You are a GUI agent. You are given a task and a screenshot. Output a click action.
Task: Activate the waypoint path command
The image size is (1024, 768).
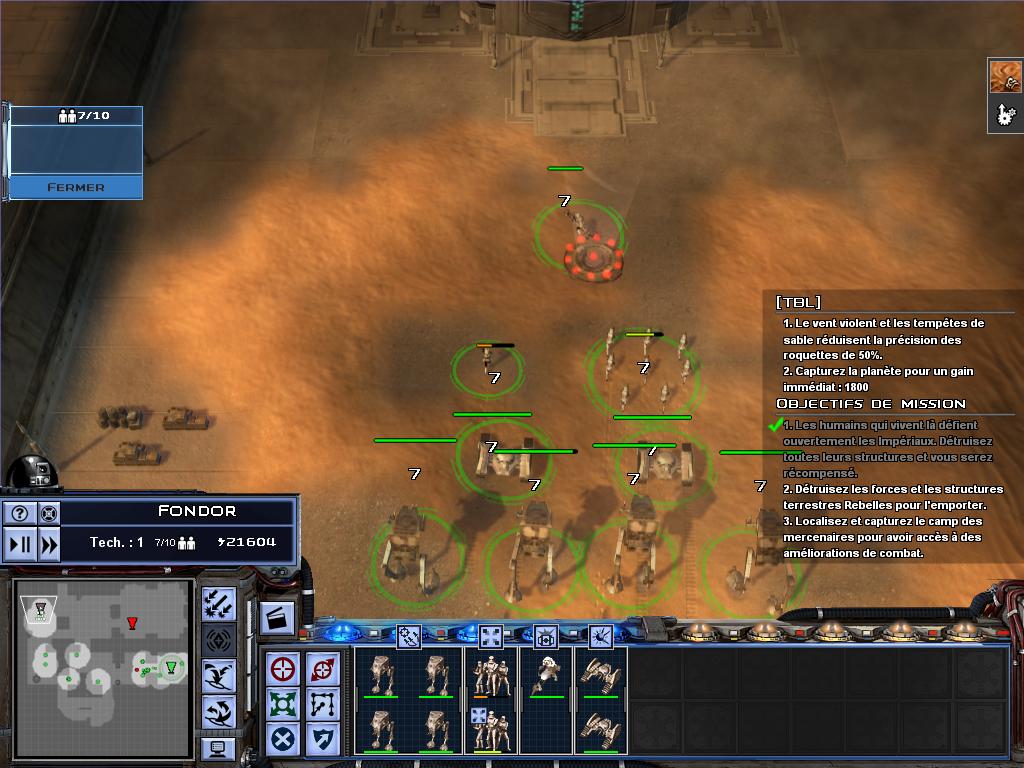(x=323, y=704)
